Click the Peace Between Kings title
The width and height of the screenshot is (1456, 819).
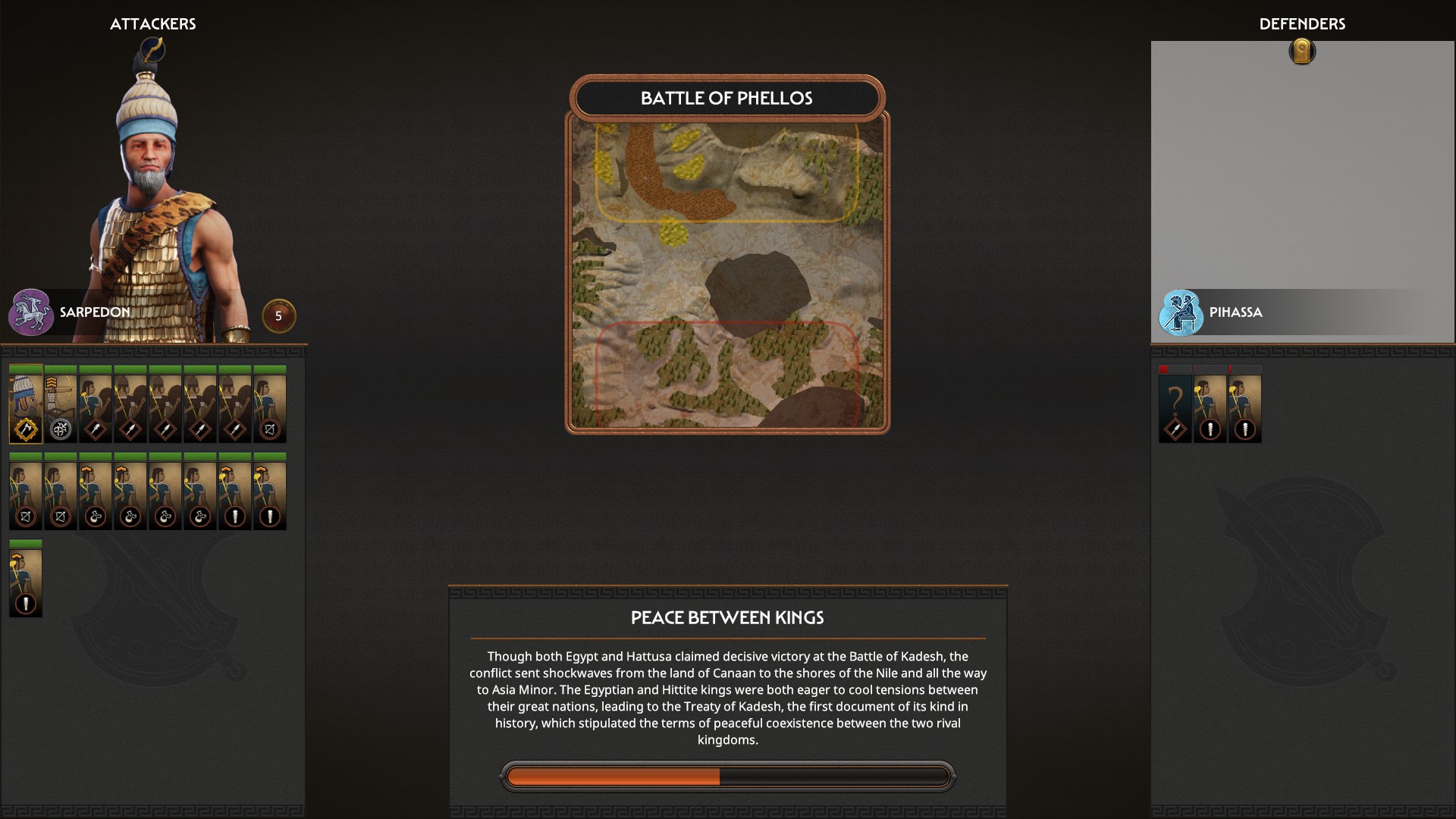point(726,618)
